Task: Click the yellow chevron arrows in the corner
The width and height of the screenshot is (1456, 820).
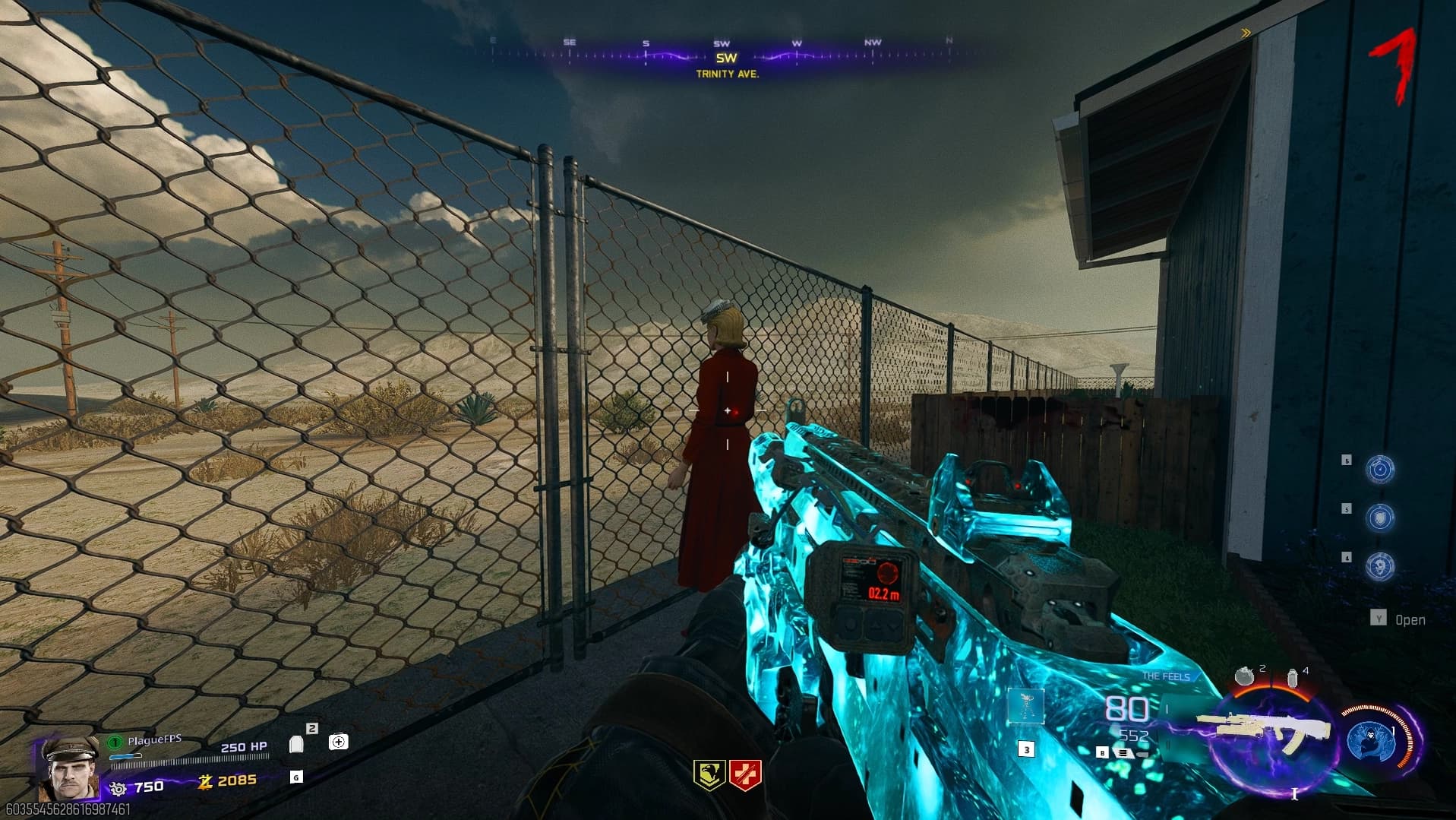Action: 1246,33
